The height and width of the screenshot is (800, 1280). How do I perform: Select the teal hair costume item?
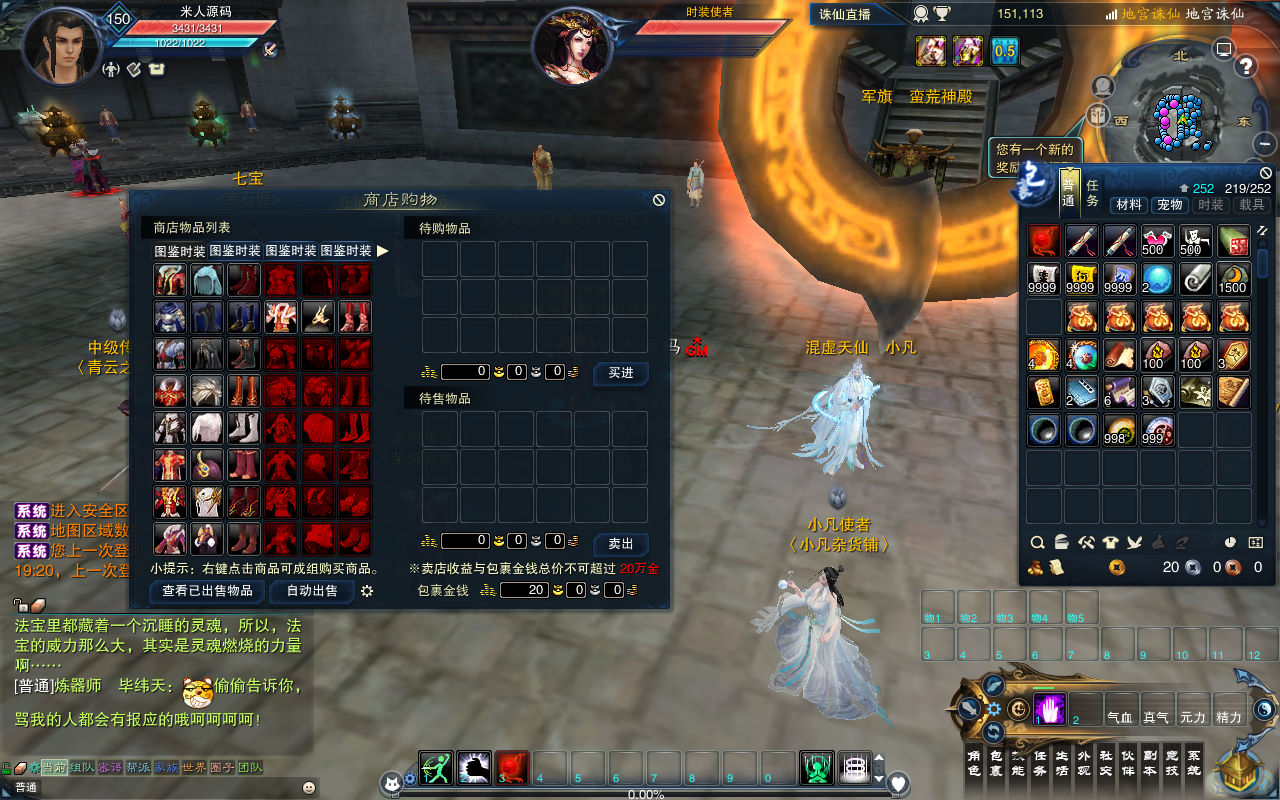(207, 280)
